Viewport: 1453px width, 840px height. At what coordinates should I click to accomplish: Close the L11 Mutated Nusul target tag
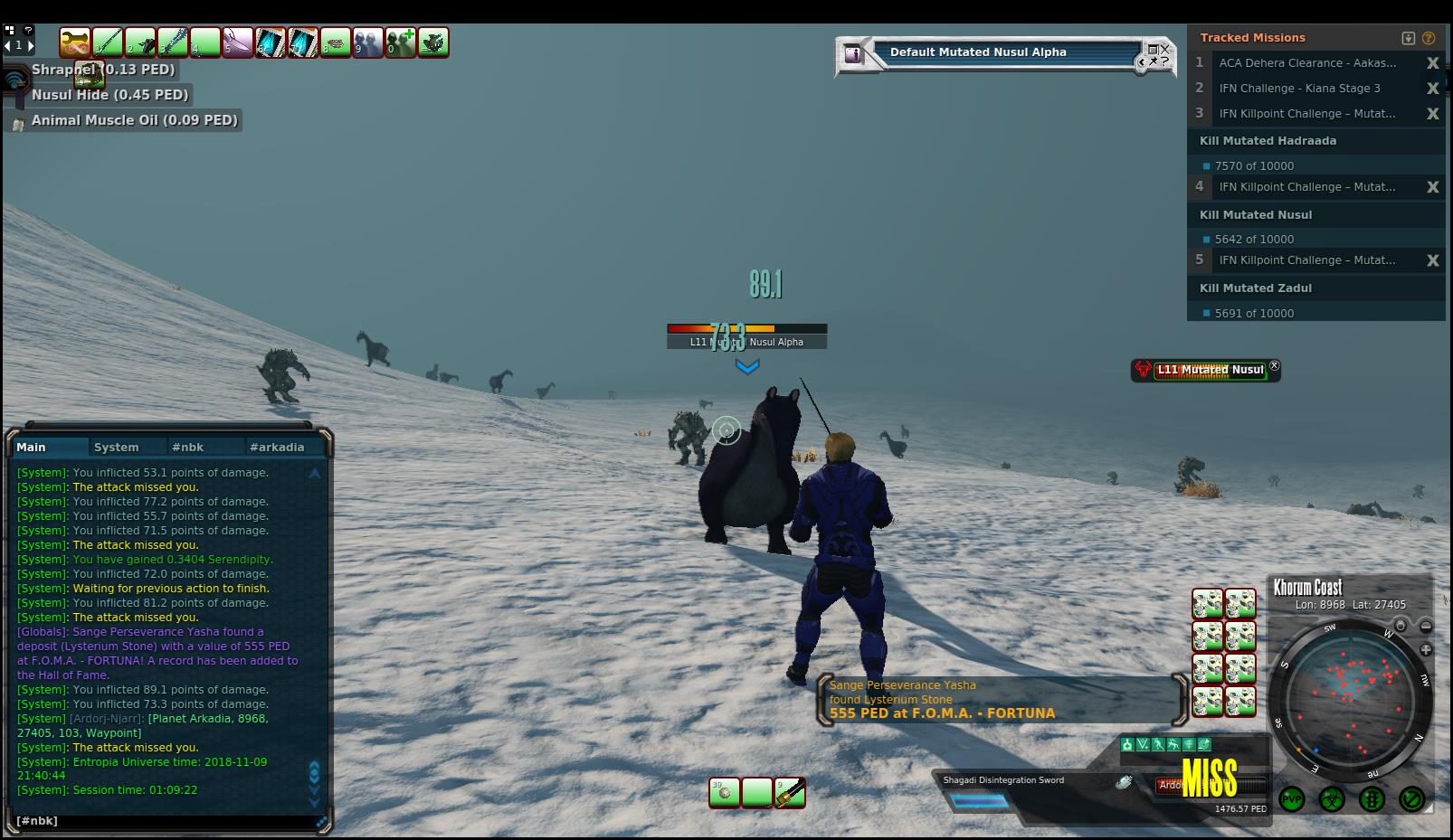coord(1275,366)
